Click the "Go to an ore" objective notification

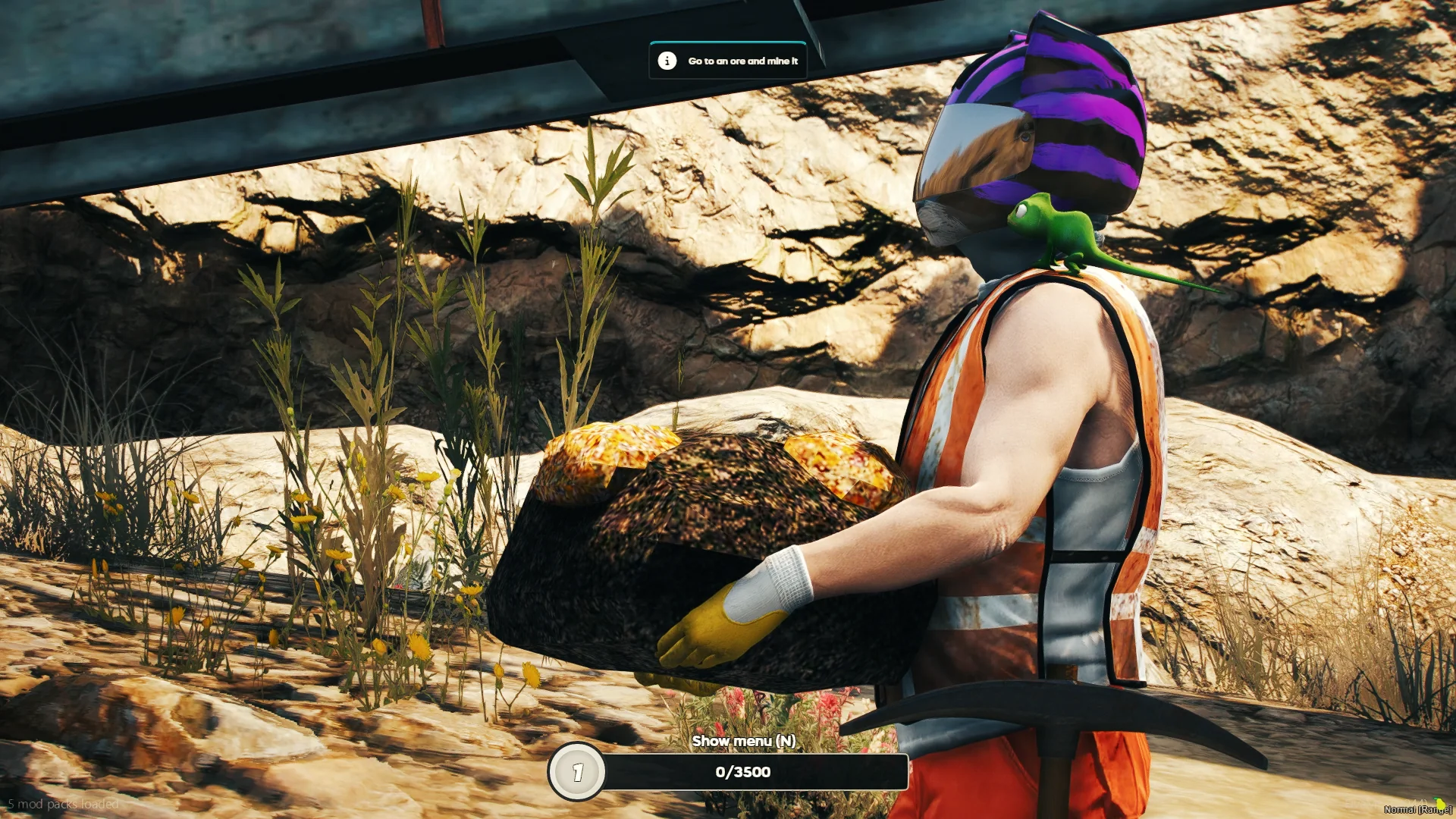tap(728, 61)
